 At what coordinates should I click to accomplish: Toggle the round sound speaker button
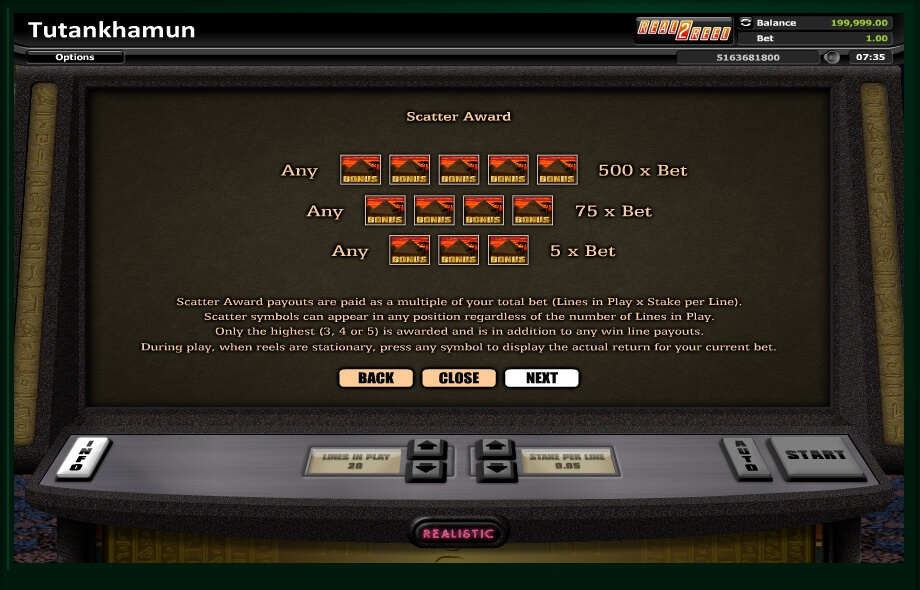click(832, 57)
